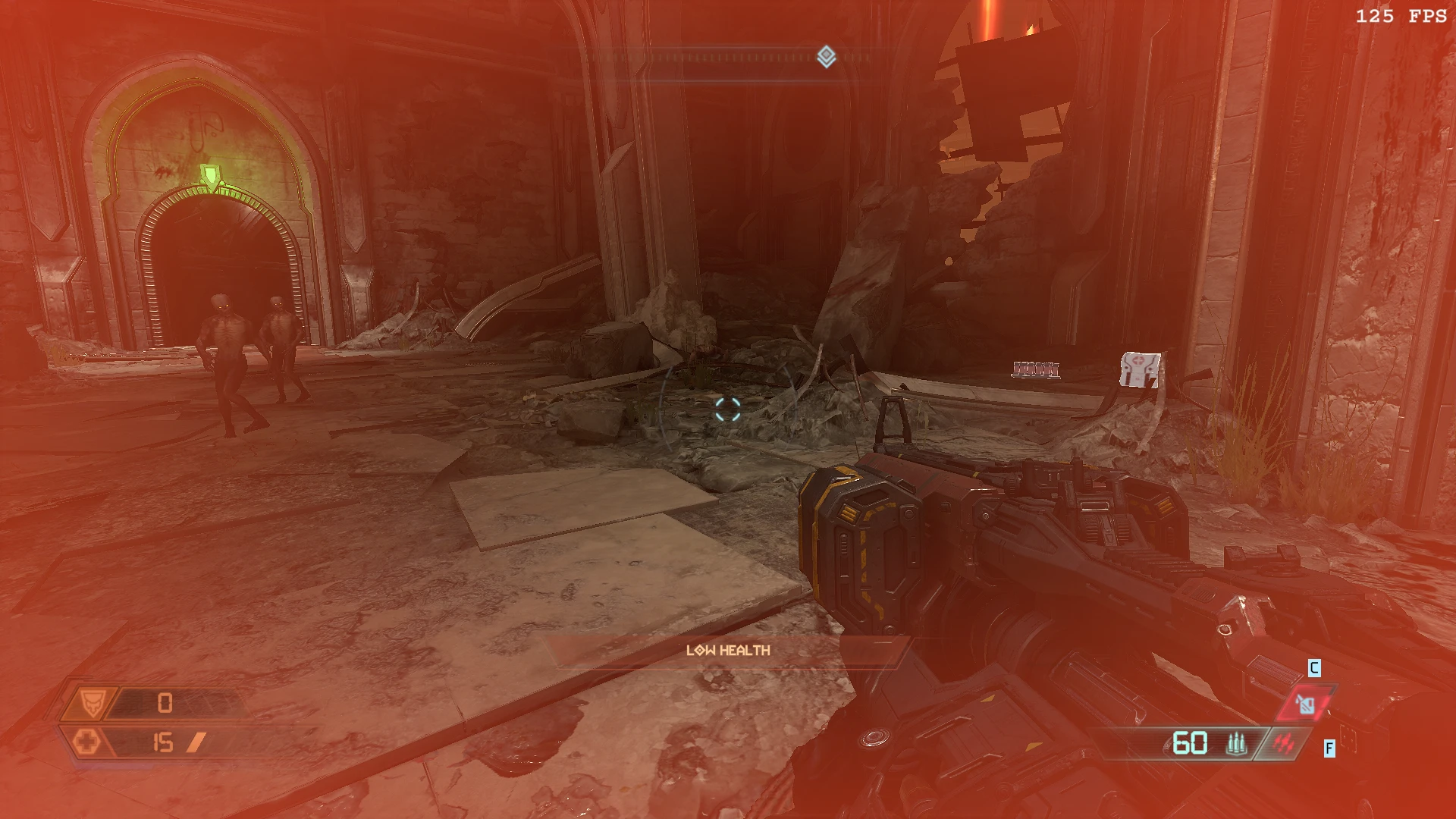This screenshot has width=1456, height=819.
Task: Click the demon skull armor icon
Action: pyautogui.click(x=92, y=702)
